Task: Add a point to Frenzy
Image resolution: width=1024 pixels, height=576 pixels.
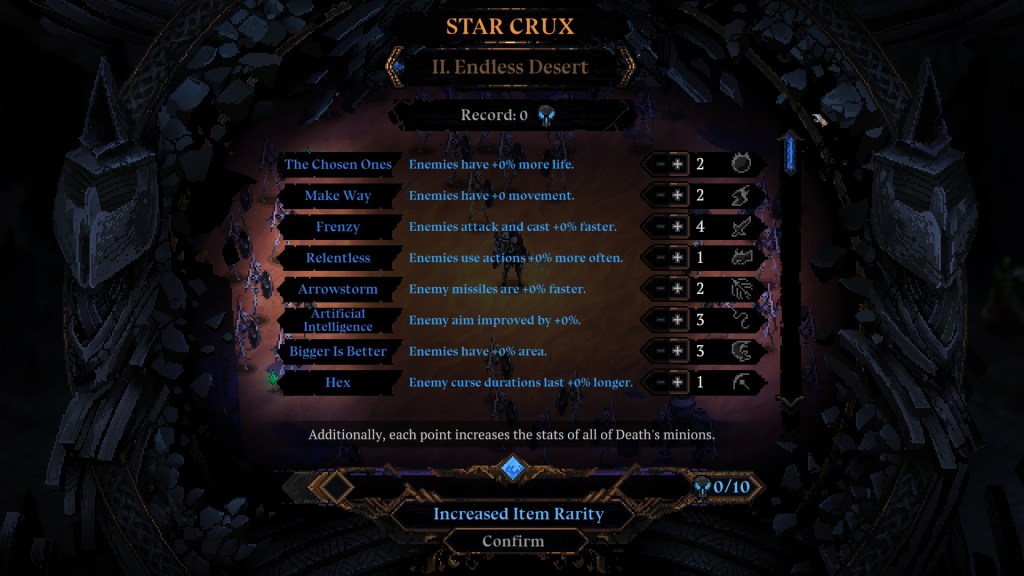Action: [x=678, y=227]
